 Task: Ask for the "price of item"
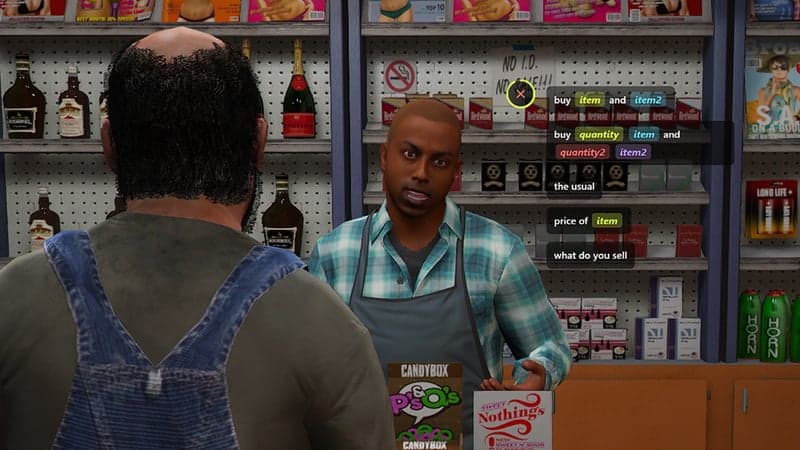(588, 220)
